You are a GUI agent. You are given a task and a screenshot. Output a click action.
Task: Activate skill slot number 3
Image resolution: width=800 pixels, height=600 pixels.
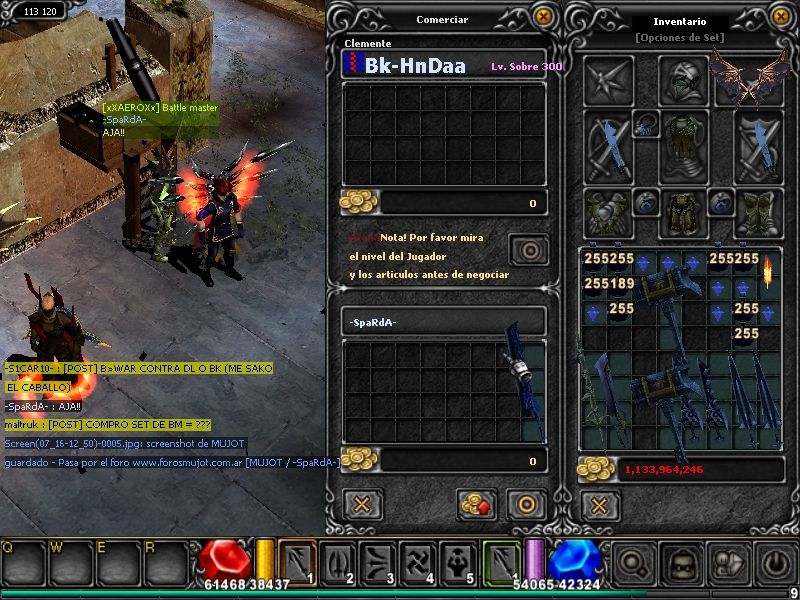[x=378, y=561]
